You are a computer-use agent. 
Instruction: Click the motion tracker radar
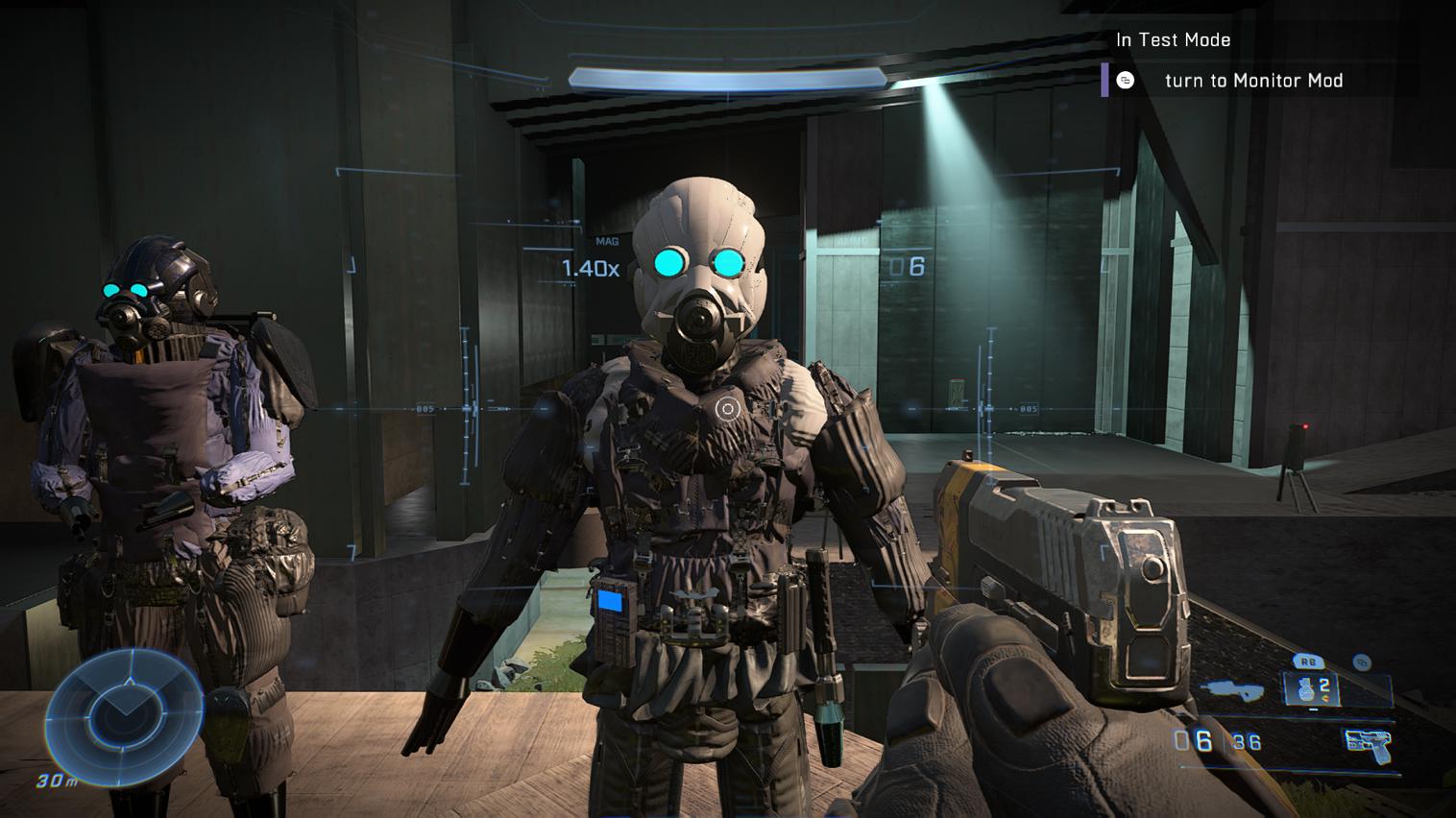[123, 712]
